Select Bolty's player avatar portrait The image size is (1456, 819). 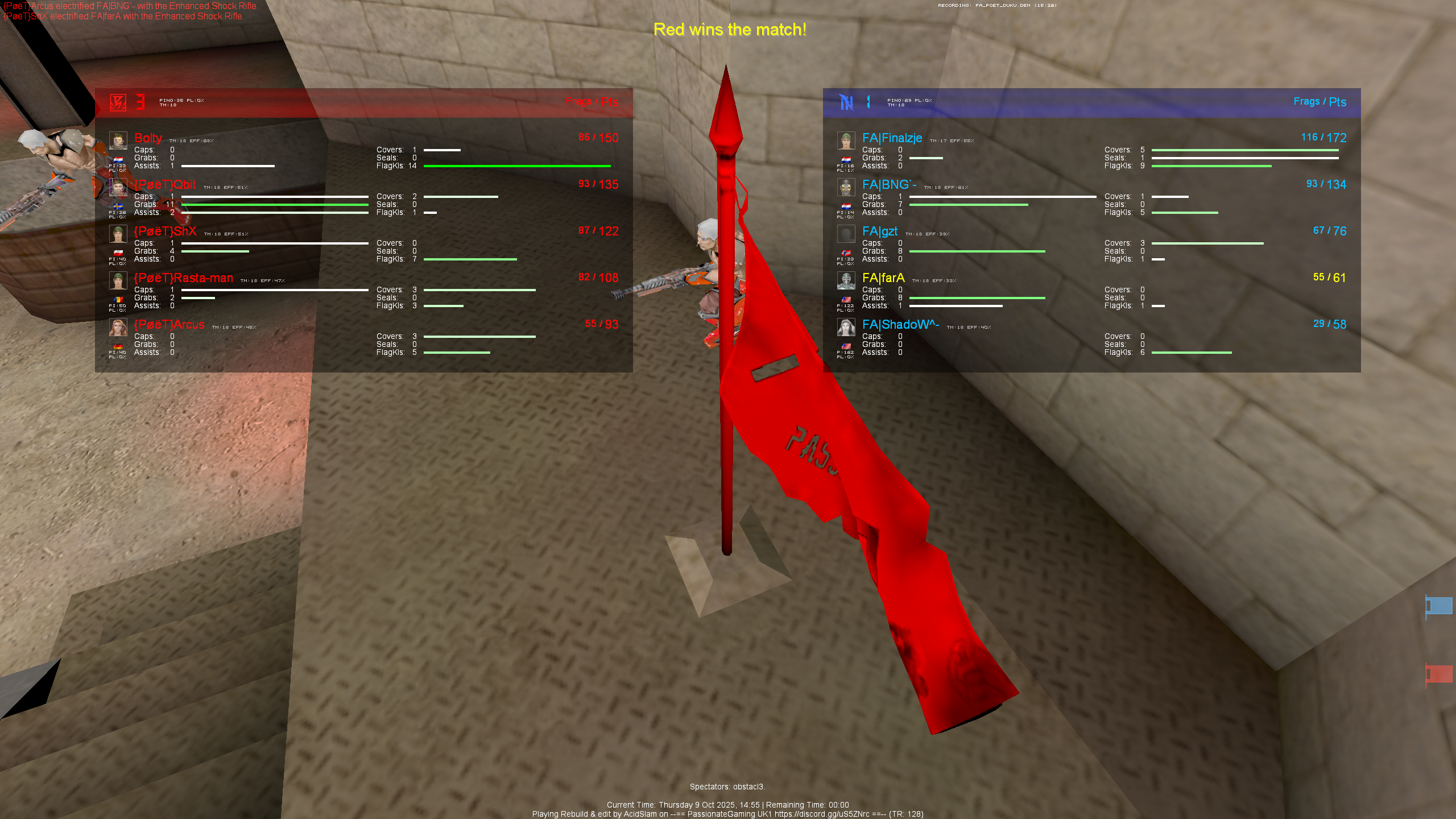118,140
